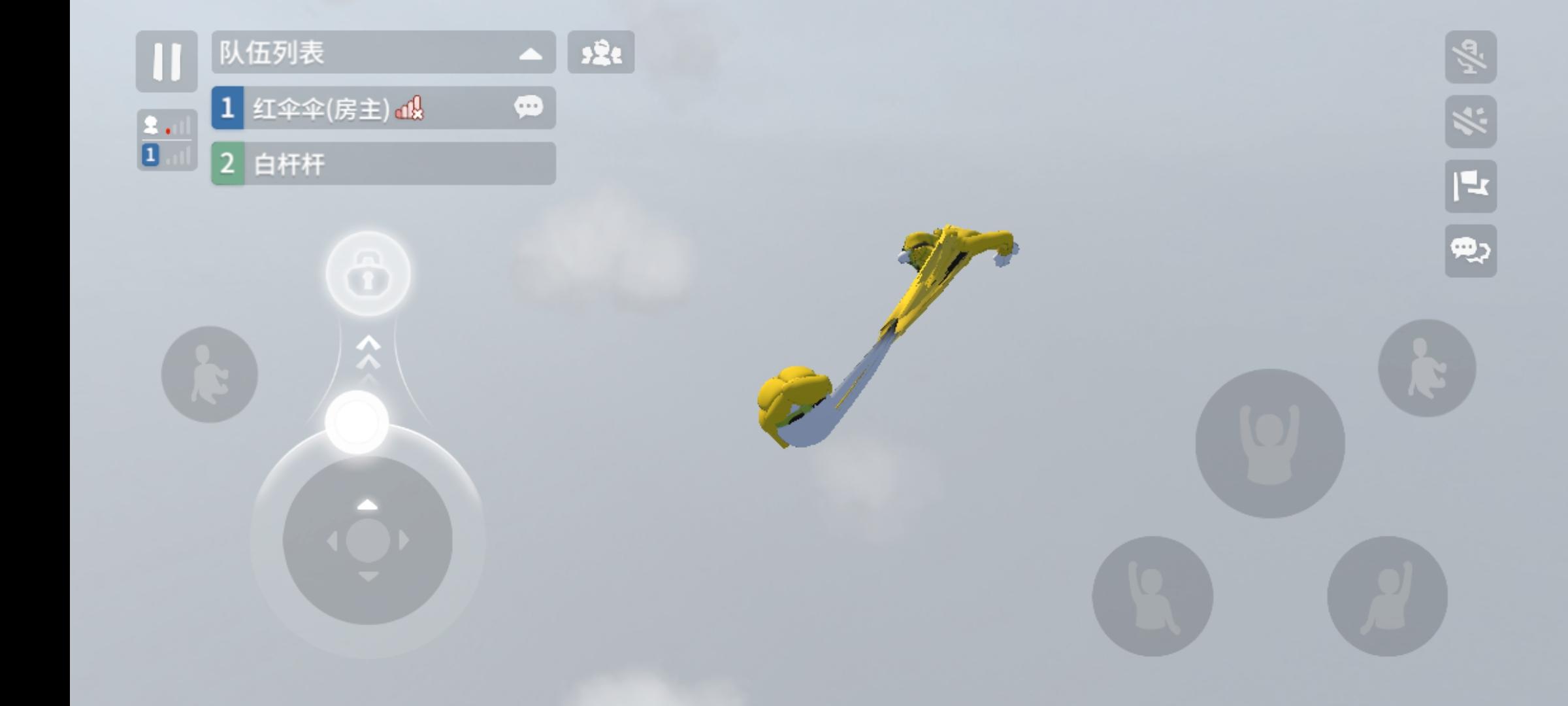The width and height of the screenshot is (1568, 706).
Task: Collapse the 队伍列表 panel
Action: pos(532,53)
